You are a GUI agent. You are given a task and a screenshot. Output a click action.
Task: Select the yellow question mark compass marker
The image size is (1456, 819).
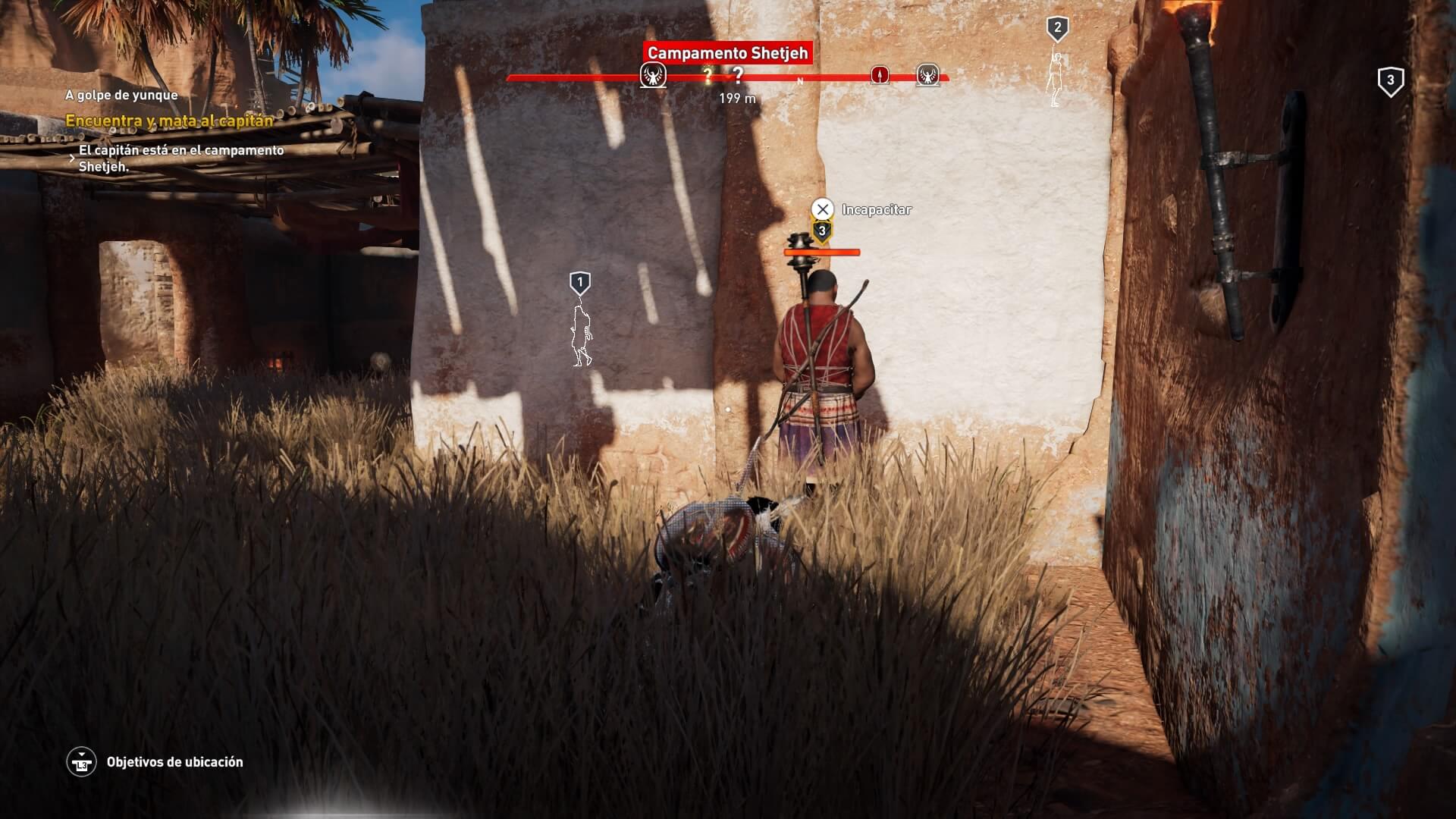pyautogui.click(x=708, y=75)
